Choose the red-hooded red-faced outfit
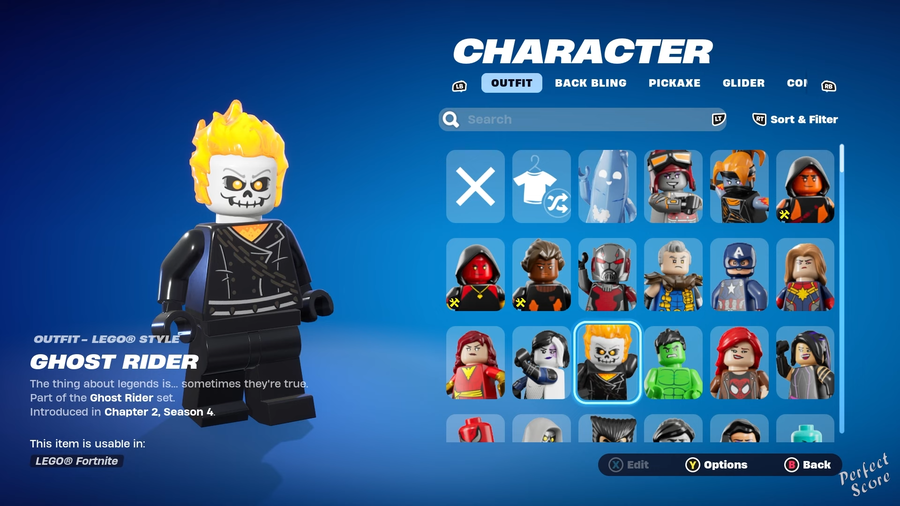This screenshot has height=506, width=900. point(476,274)
